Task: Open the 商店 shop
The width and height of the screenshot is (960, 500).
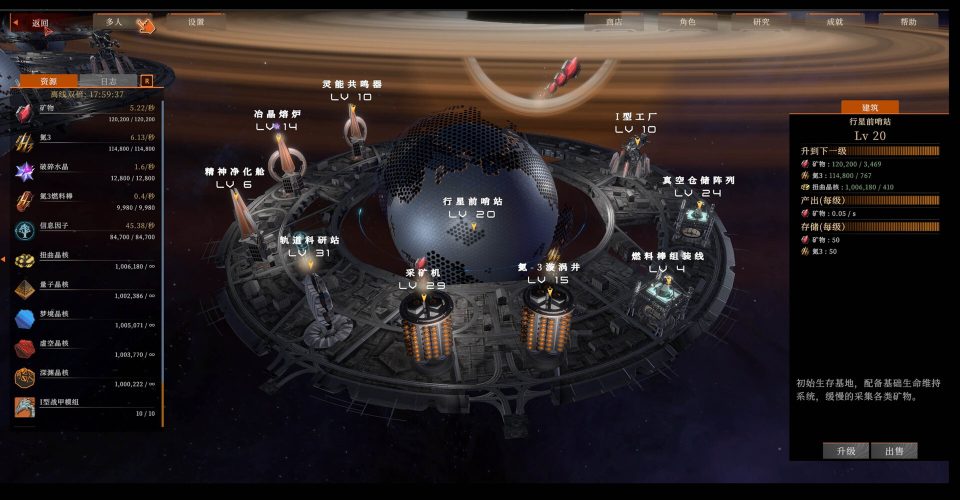Action: click(x=629, y=21)
